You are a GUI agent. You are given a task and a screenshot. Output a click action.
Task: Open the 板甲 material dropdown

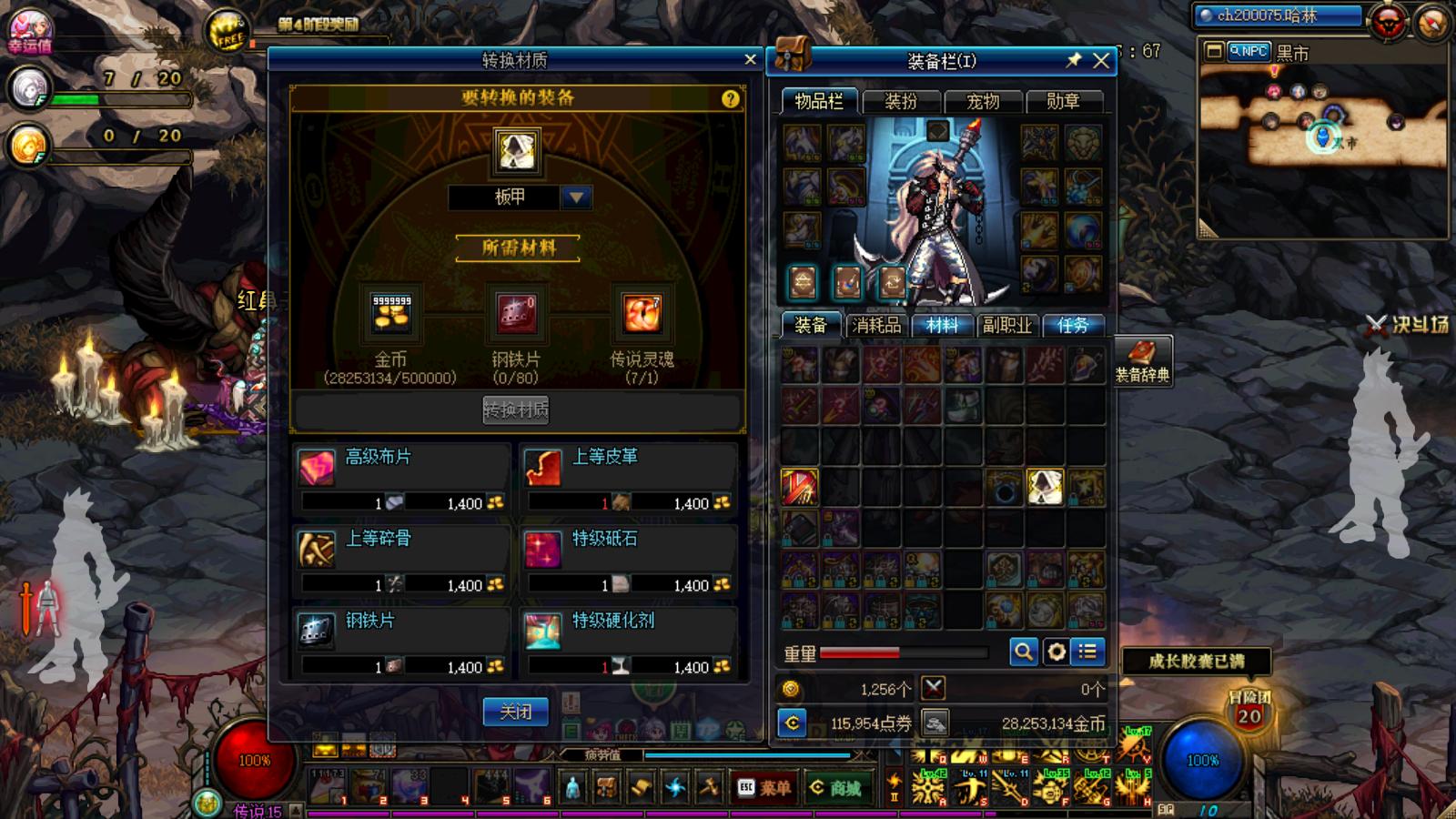click(x=575, y=197)
